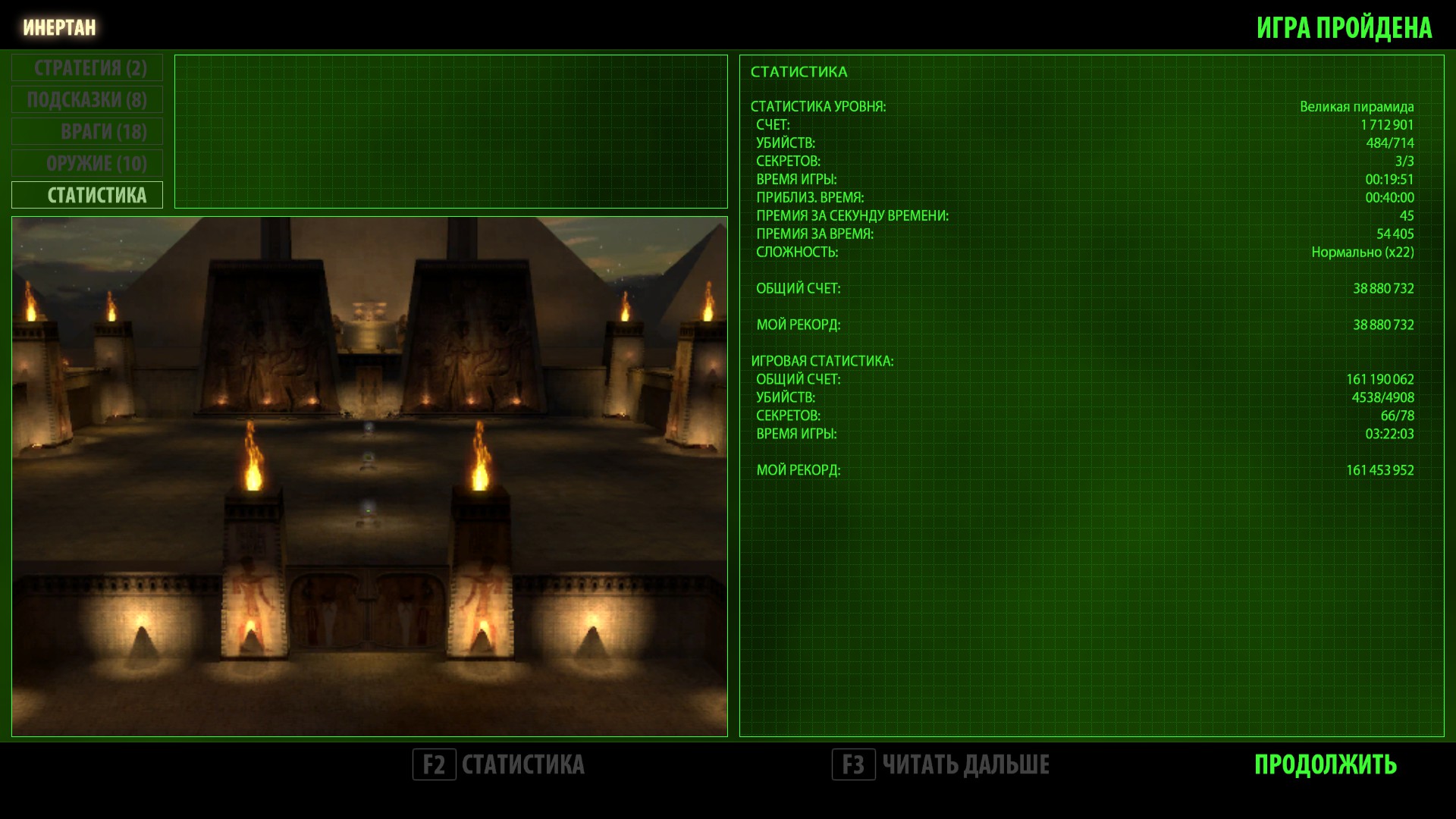Switch to the Стратегия (2) tab

pos(87,68)
